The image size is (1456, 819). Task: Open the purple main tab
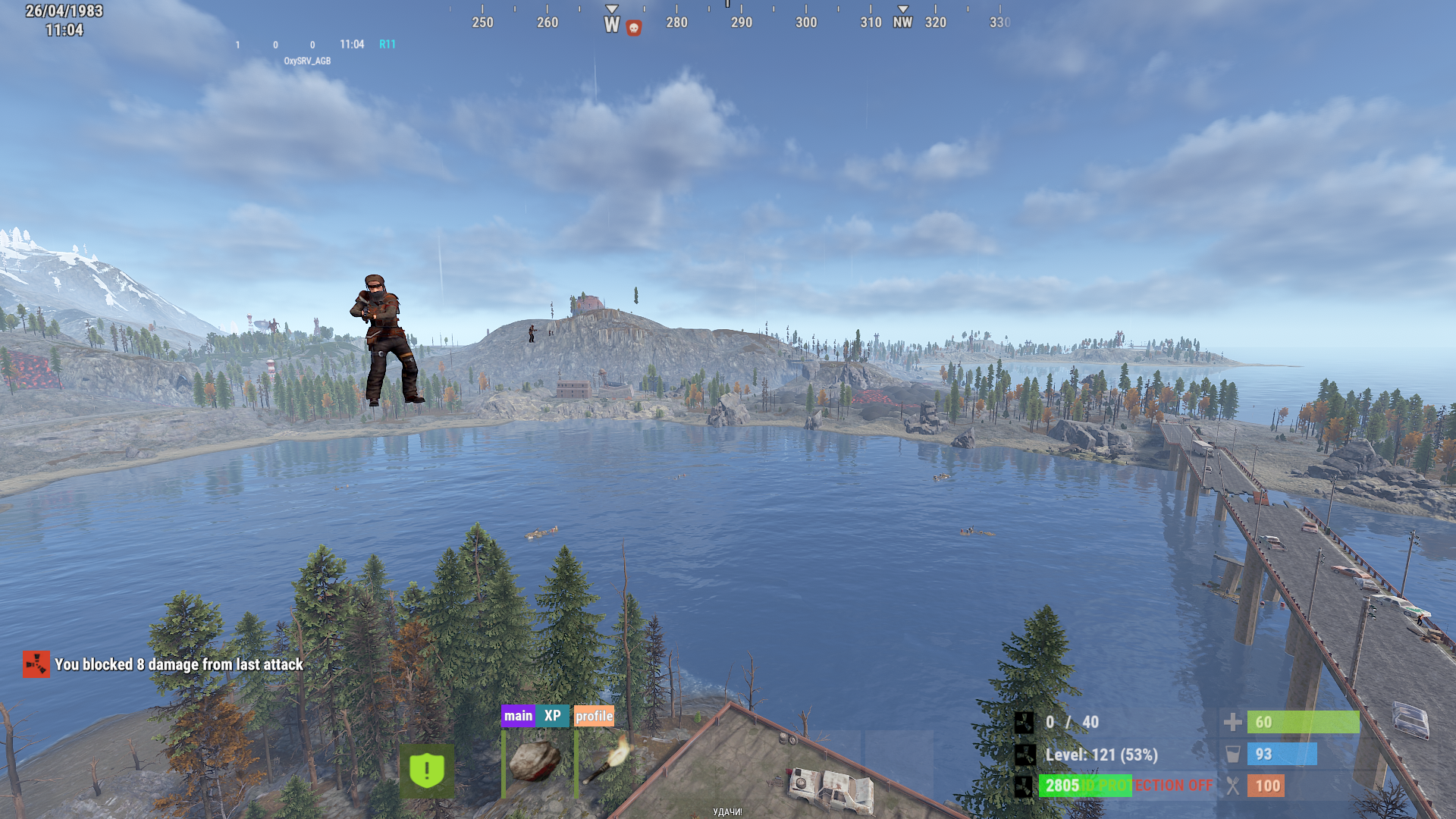click(518, 716)
